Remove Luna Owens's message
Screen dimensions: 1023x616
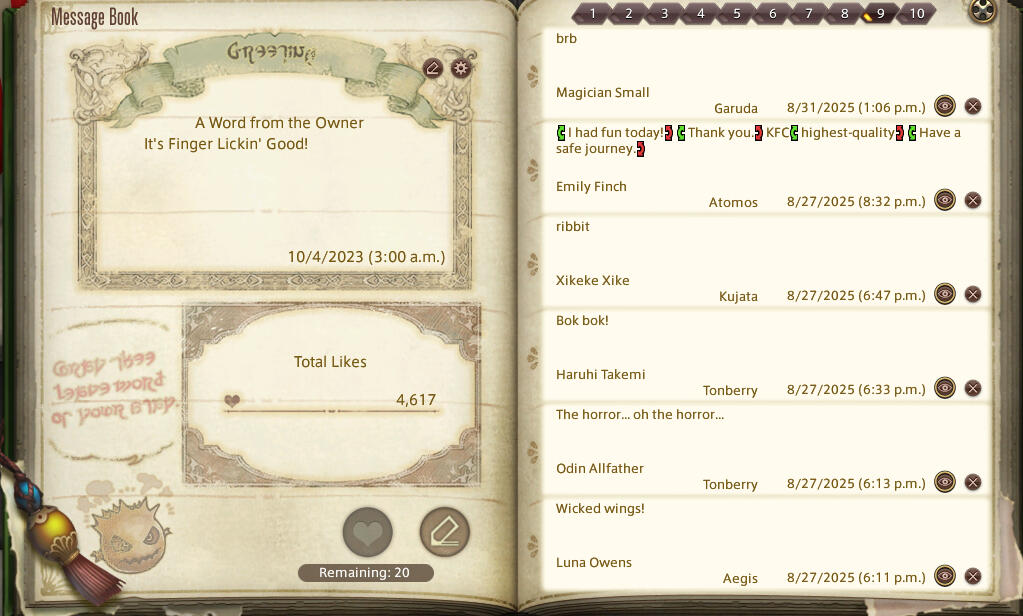pyautogui.click(x=973, y=576)
